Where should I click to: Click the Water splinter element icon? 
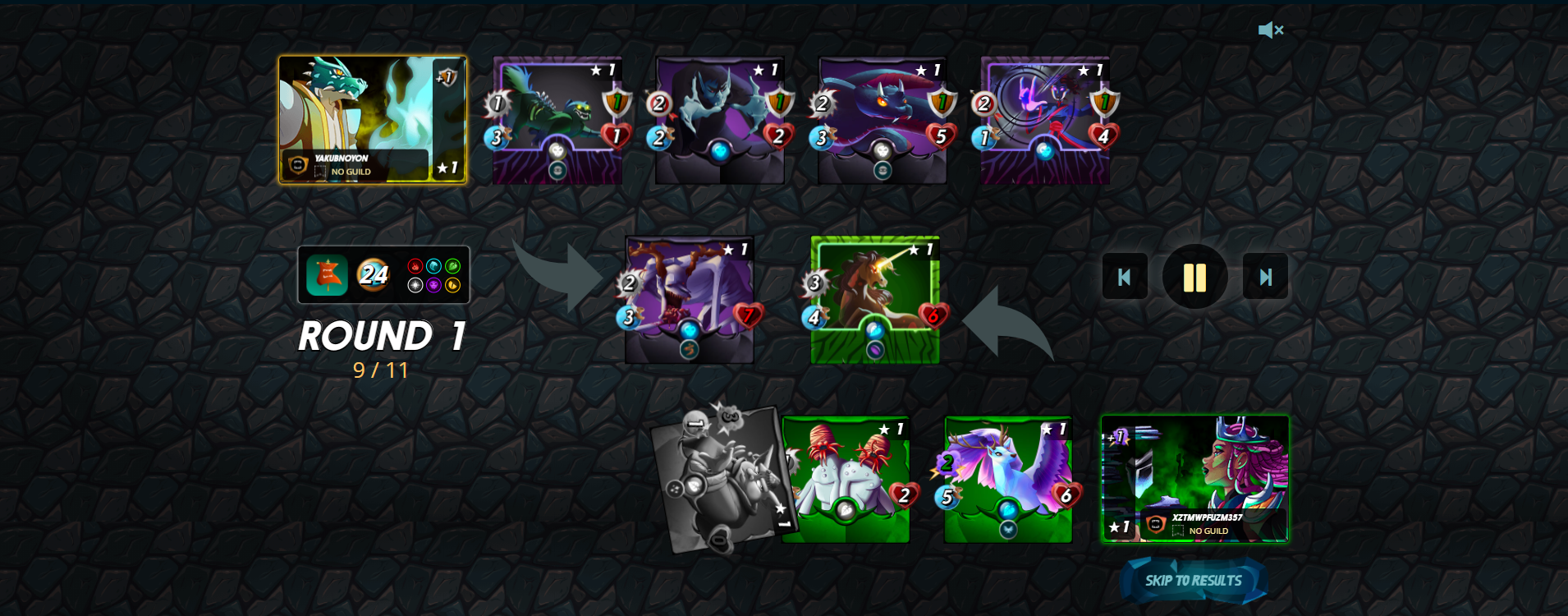click(x=434, y=266)
